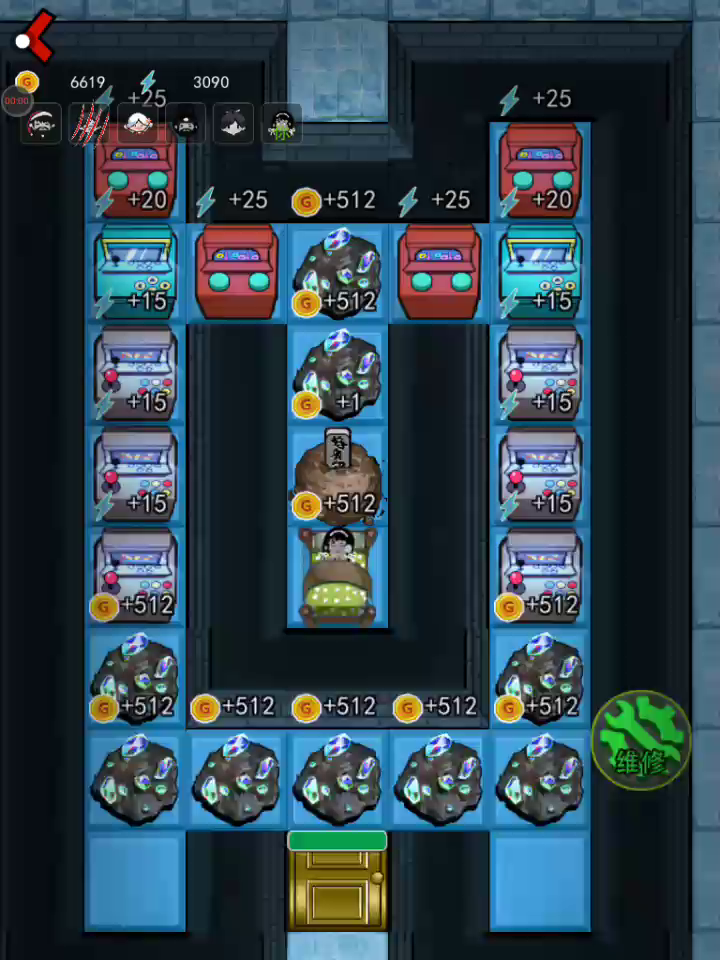
Task: Select the green ghost player avatar
Action: [283, 124]
